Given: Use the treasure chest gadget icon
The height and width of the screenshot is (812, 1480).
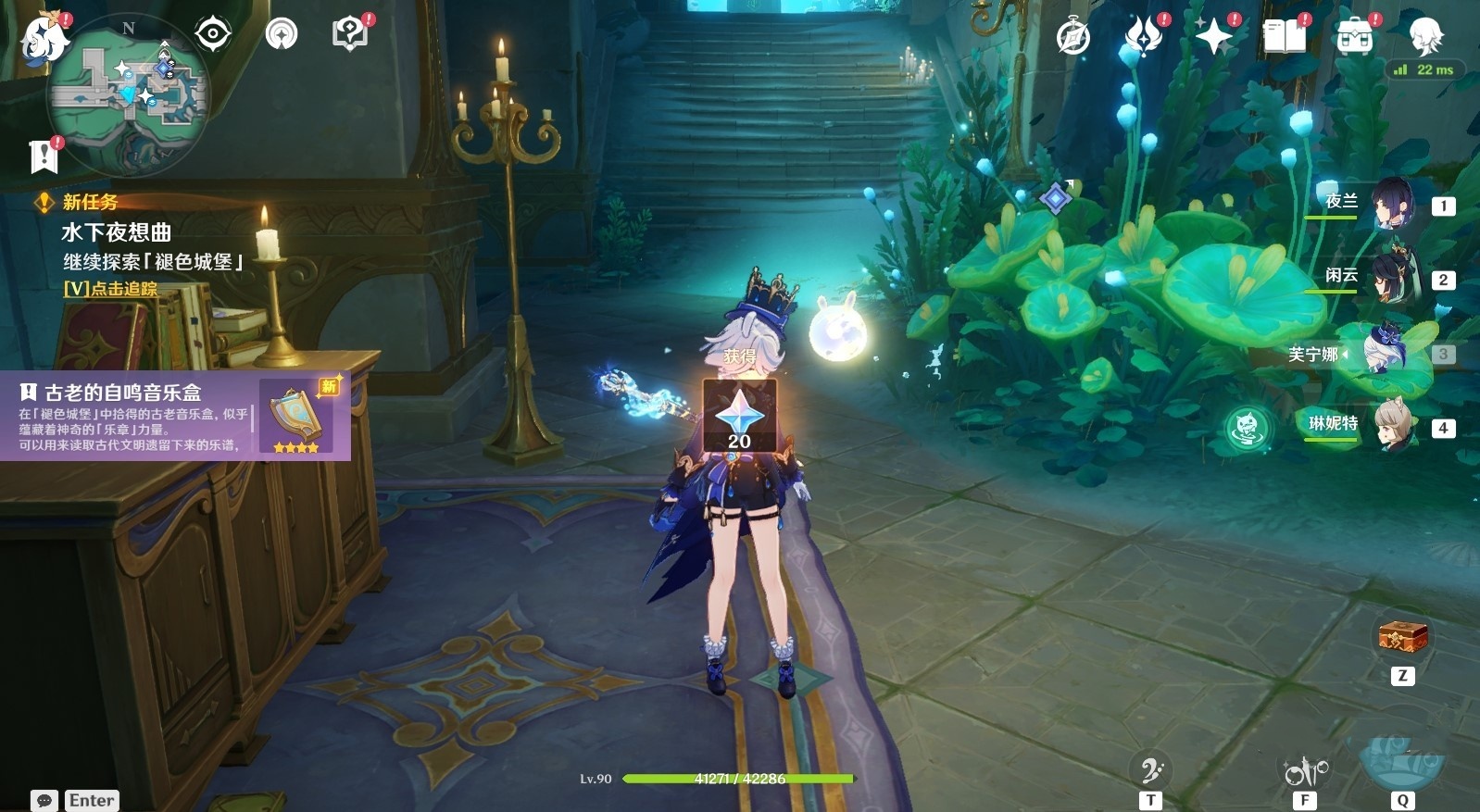Looking at the screenshot, I should coord(1402,636).
